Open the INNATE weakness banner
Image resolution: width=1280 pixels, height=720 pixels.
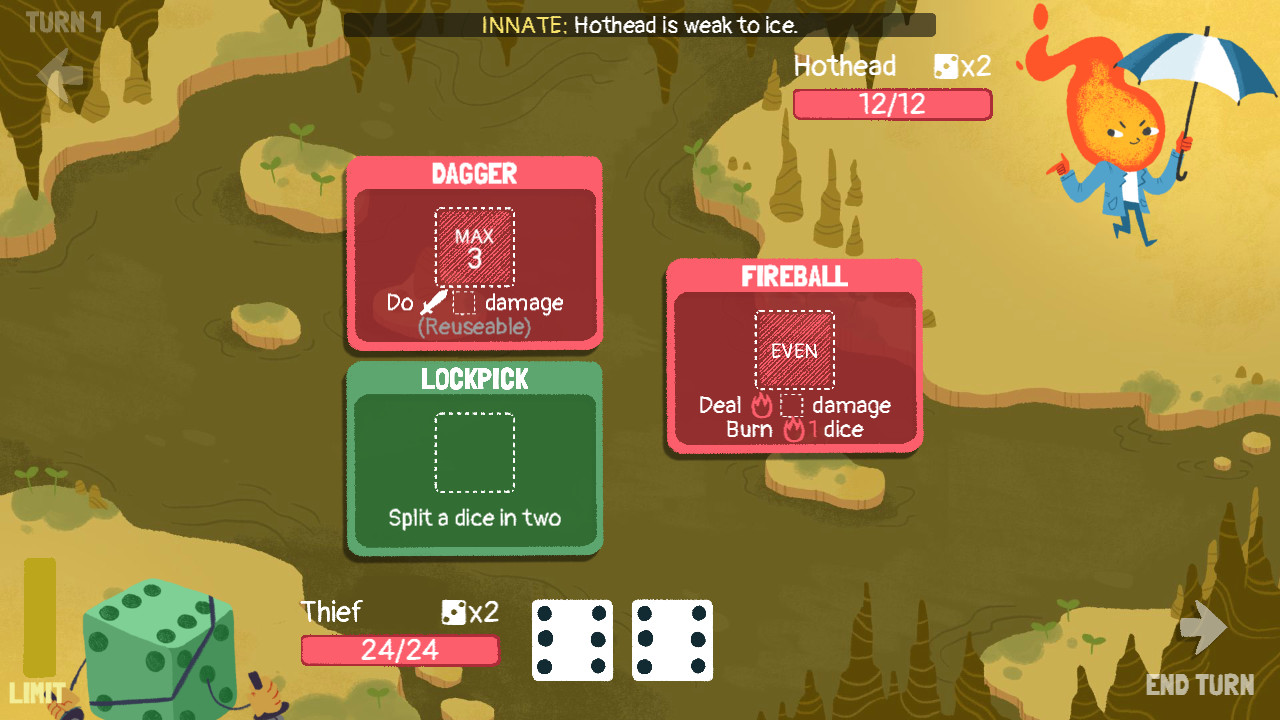(640, 27)
